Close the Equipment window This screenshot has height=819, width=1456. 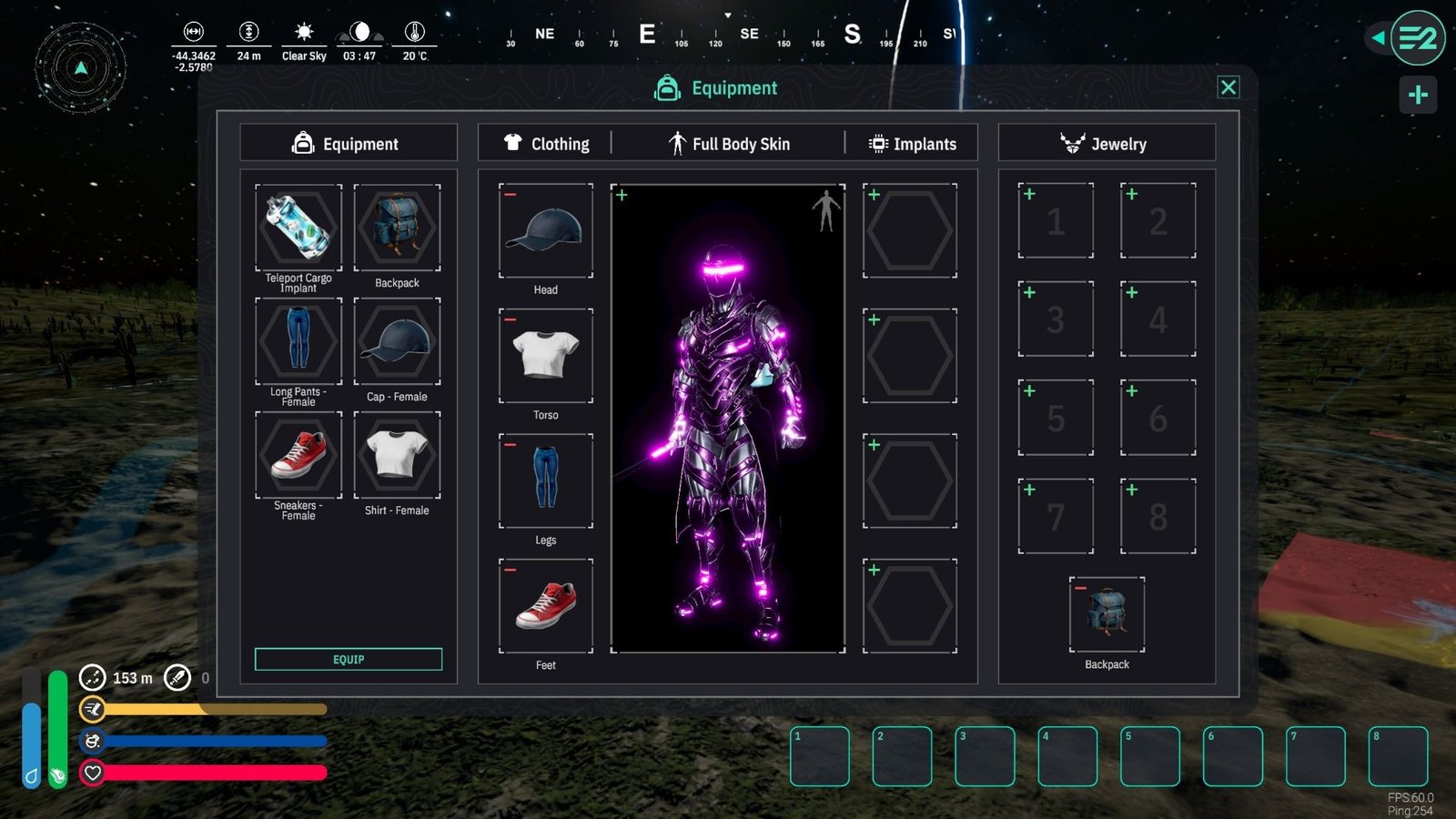click(x=1228, y=87)
